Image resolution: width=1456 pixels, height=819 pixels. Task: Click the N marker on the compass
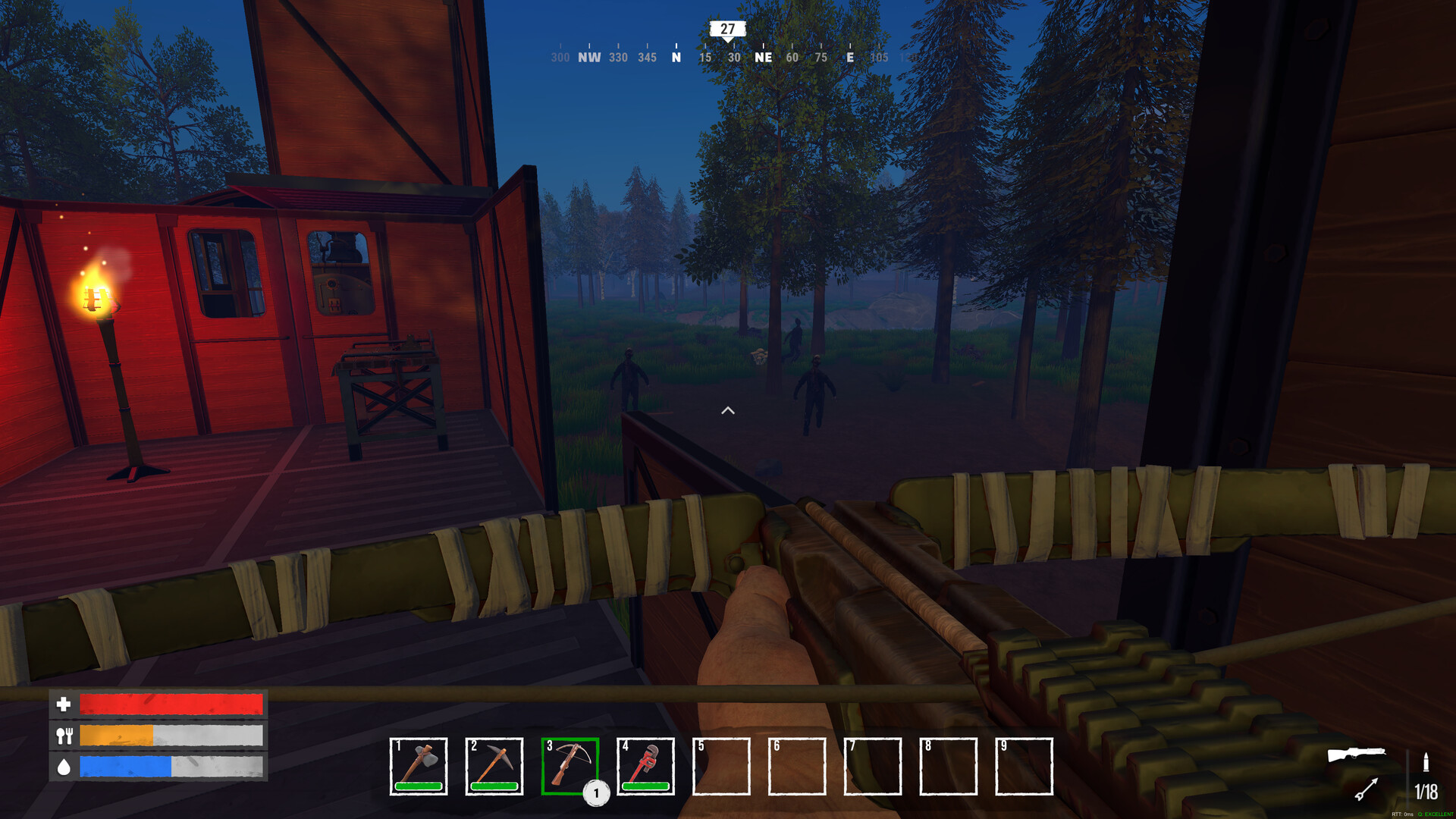(675, 57)
